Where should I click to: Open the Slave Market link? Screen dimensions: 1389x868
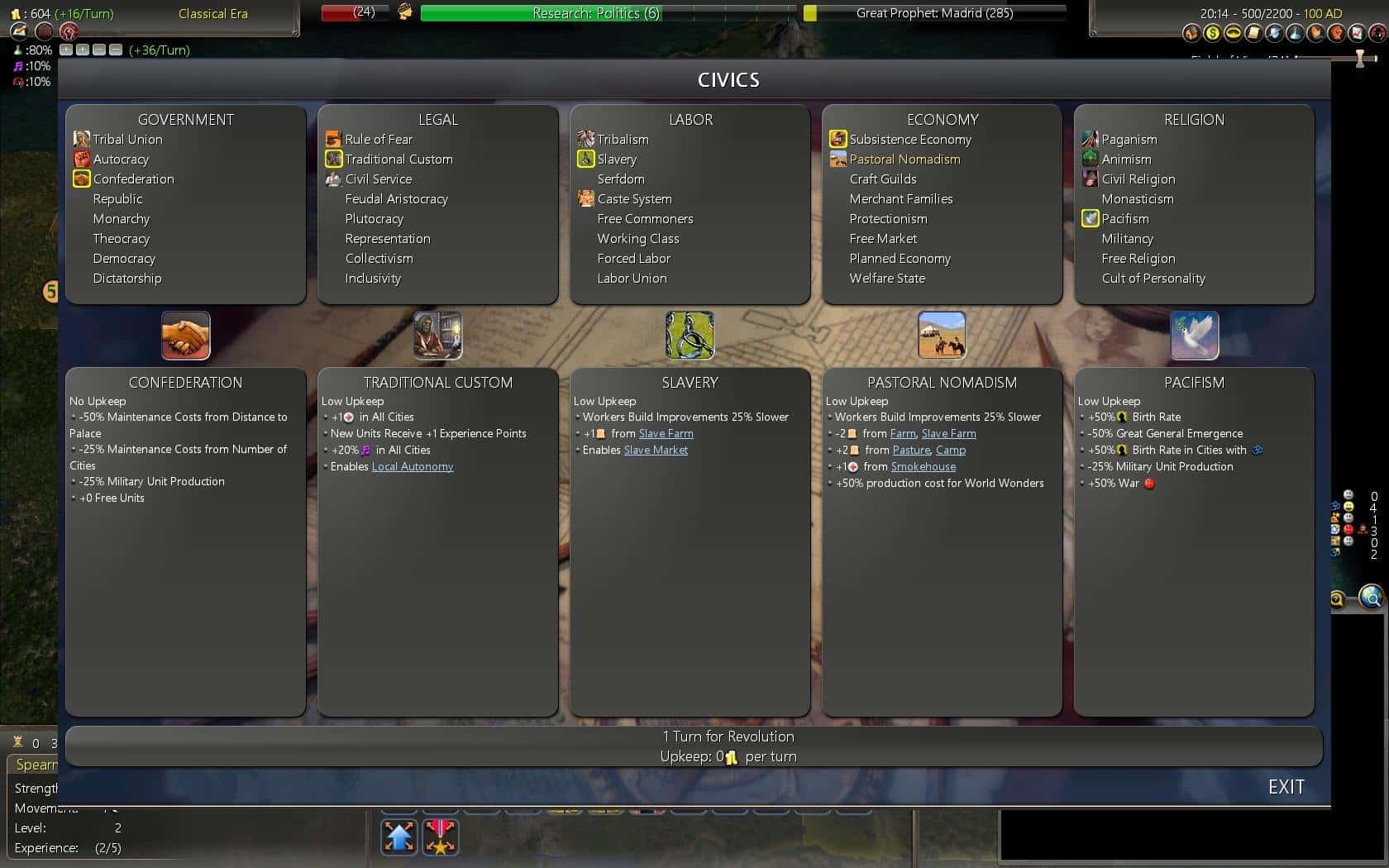pyautogui.click(x=656, y=450)
